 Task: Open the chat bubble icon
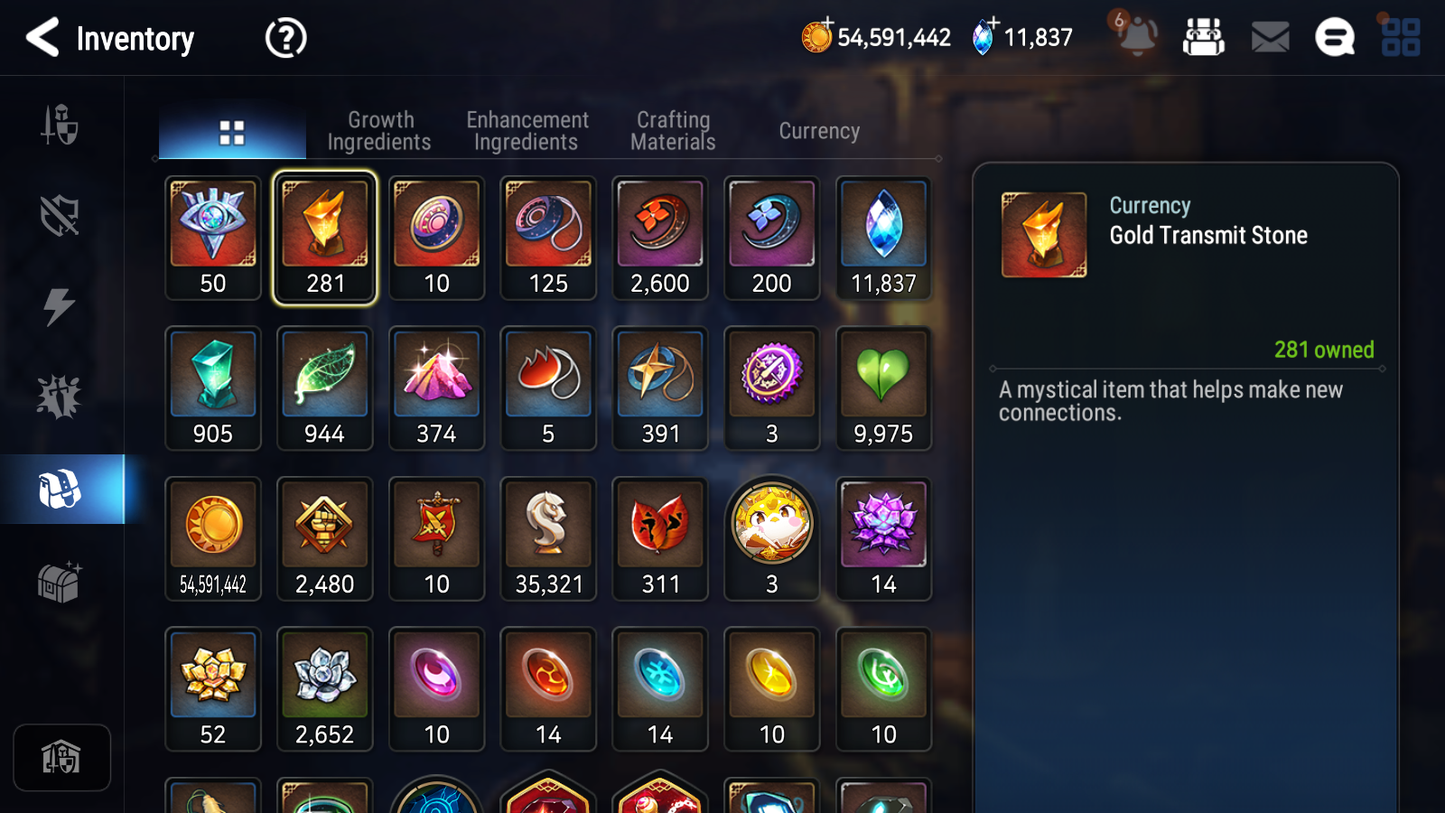click(1334, 37)
